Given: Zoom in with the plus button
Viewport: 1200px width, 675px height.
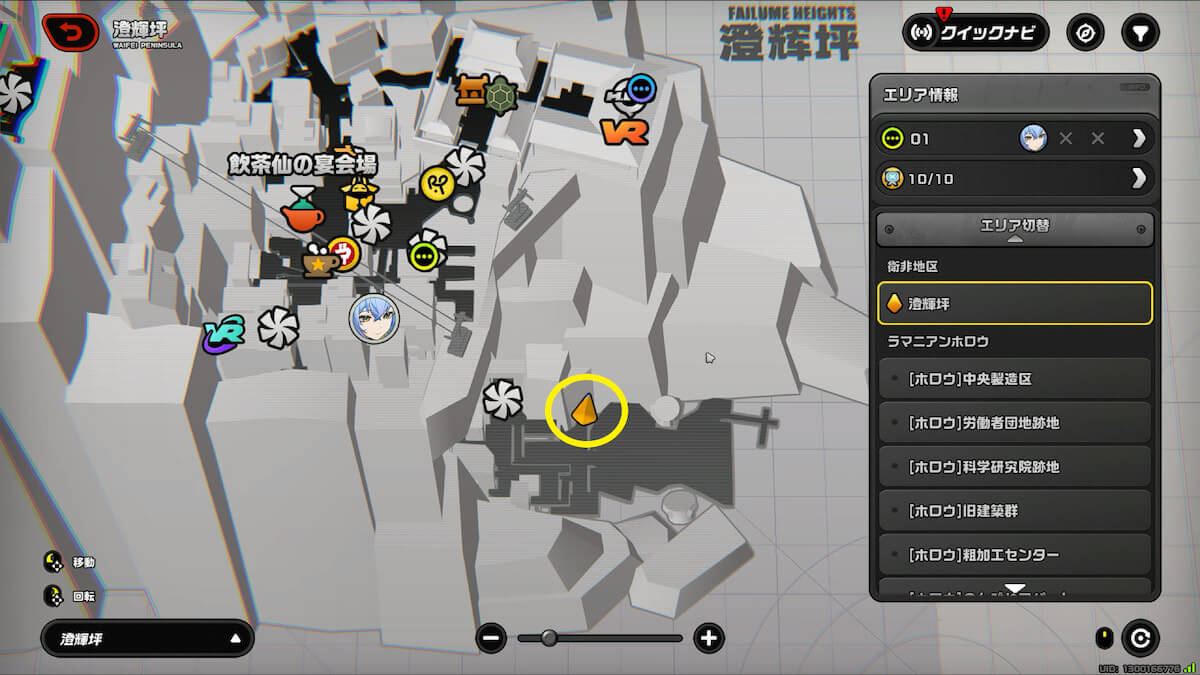Looking at the screenshot, I should pos(709,638).
